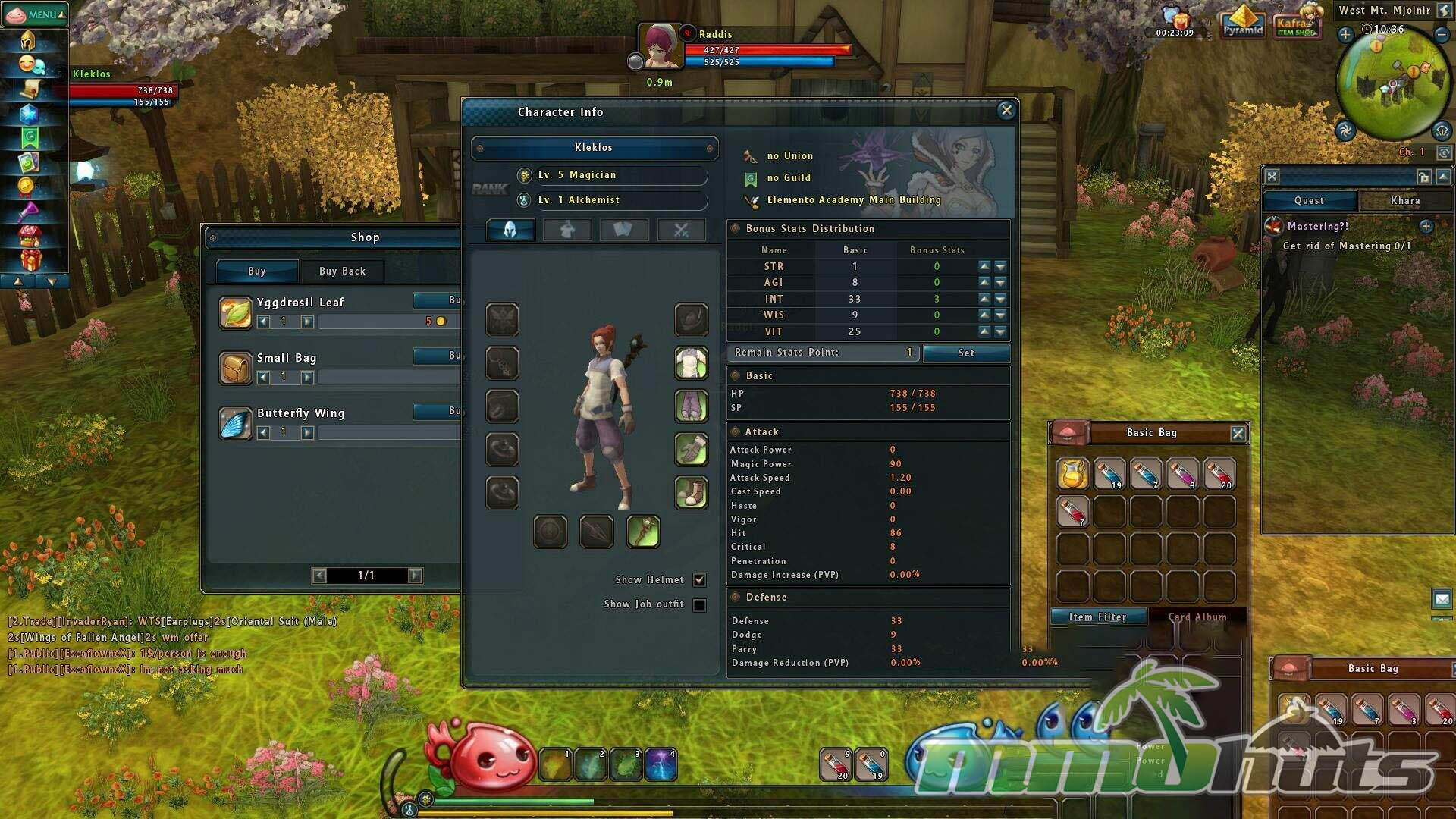Close the Basic Bag window
Viewport: 1456px width, 819px height.
[1238, 433]
